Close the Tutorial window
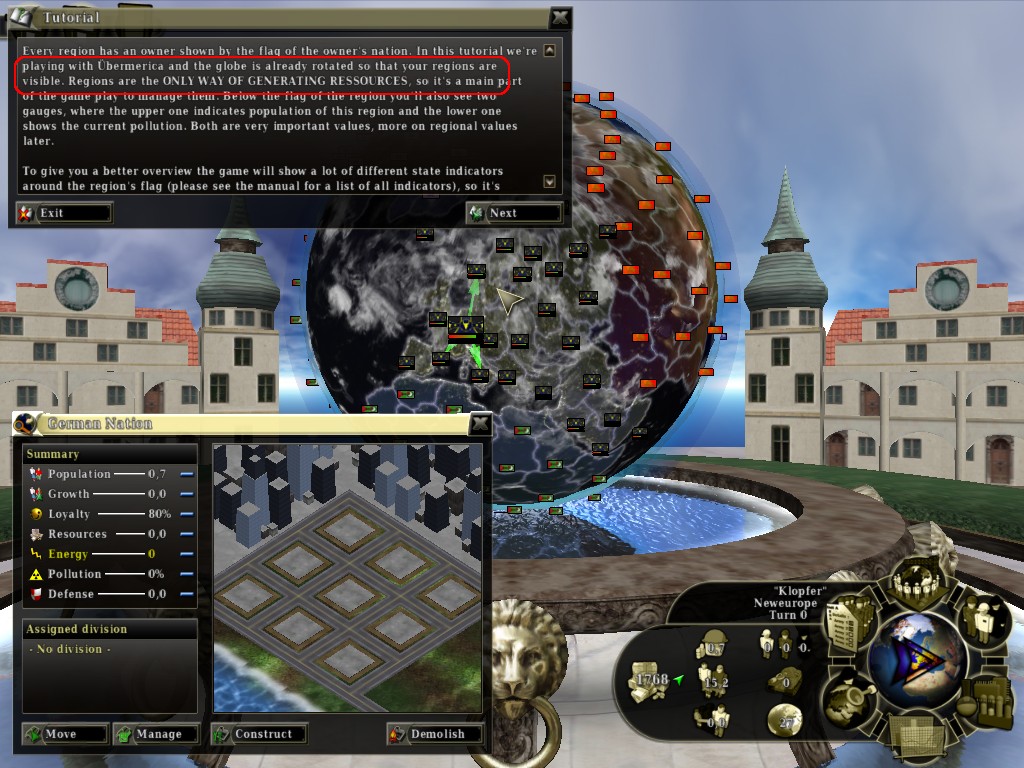1024x768 pixels. 561,17
